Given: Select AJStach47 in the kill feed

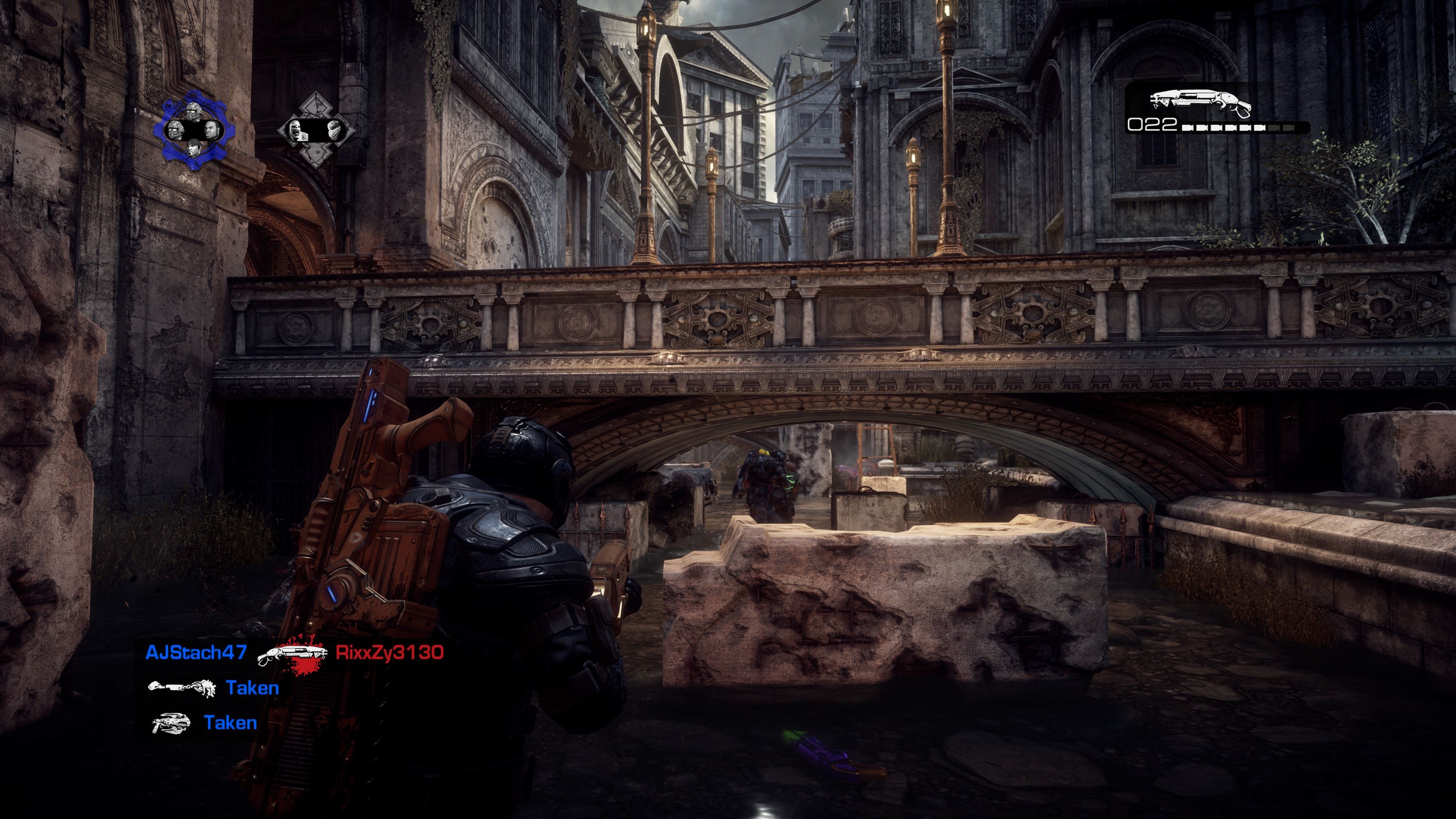Looking at the screenshot, I should [196, 652].
